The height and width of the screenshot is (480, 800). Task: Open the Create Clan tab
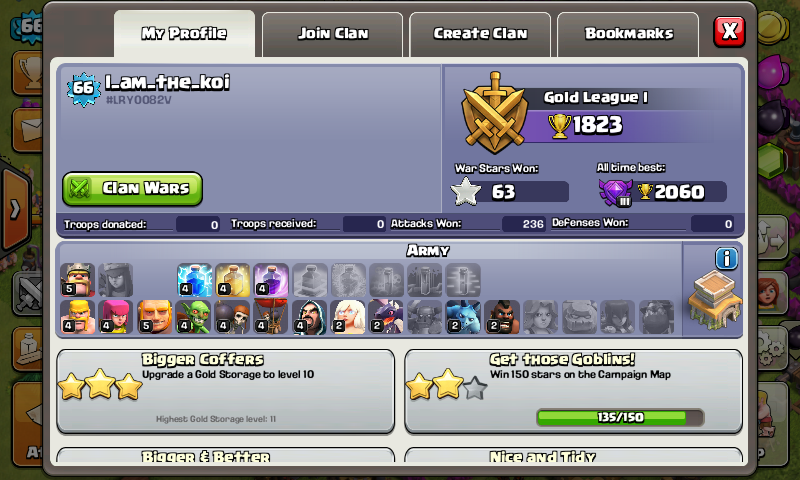point(480,33)
